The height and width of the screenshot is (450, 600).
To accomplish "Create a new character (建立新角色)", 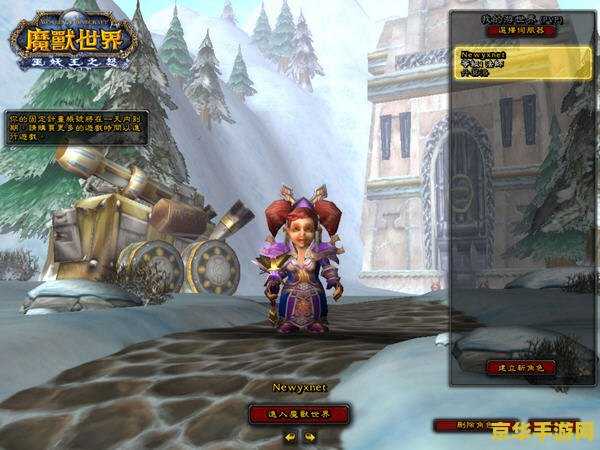I will [x=520, y=367].
